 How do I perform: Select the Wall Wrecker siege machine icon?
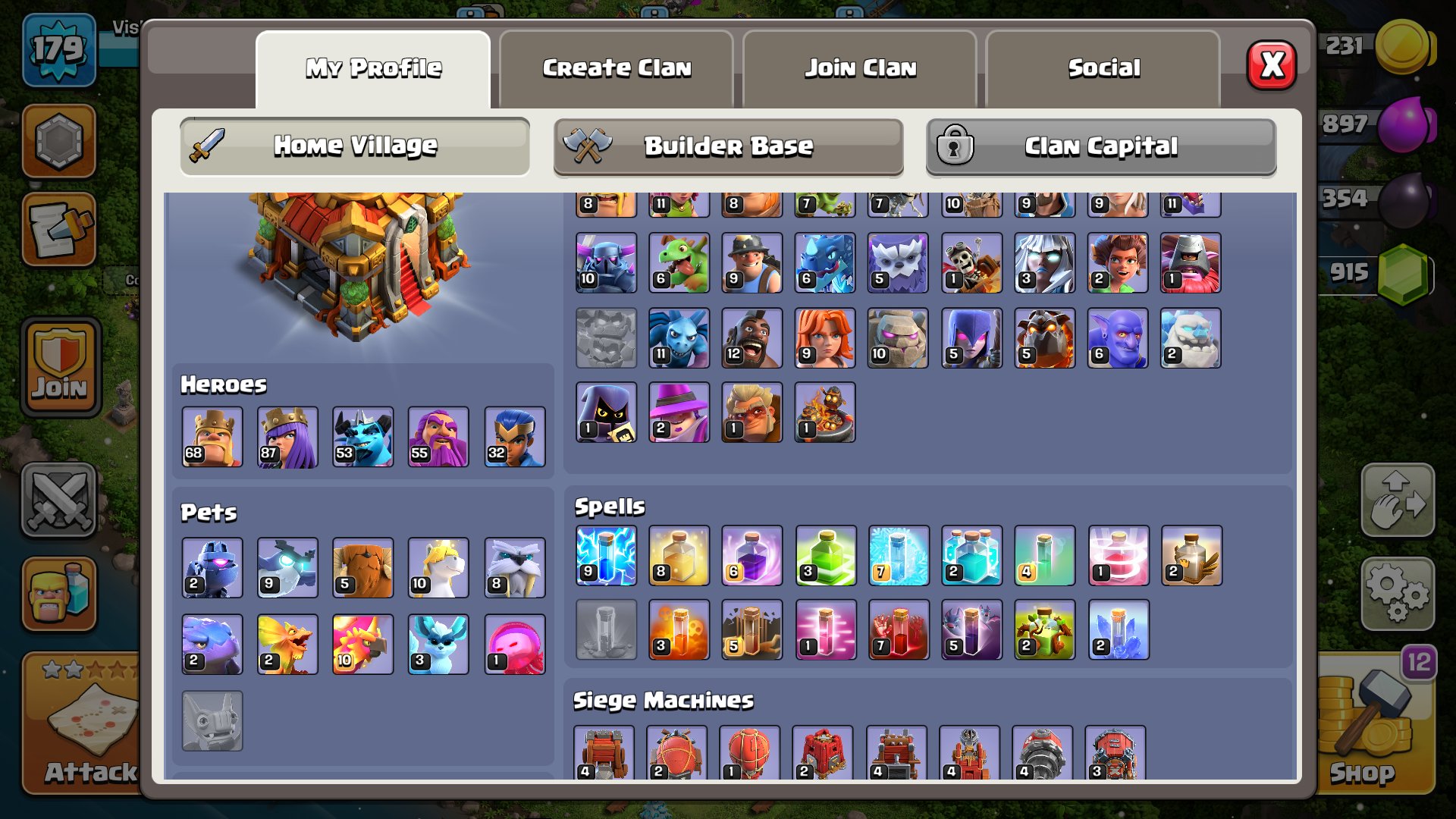605,751
